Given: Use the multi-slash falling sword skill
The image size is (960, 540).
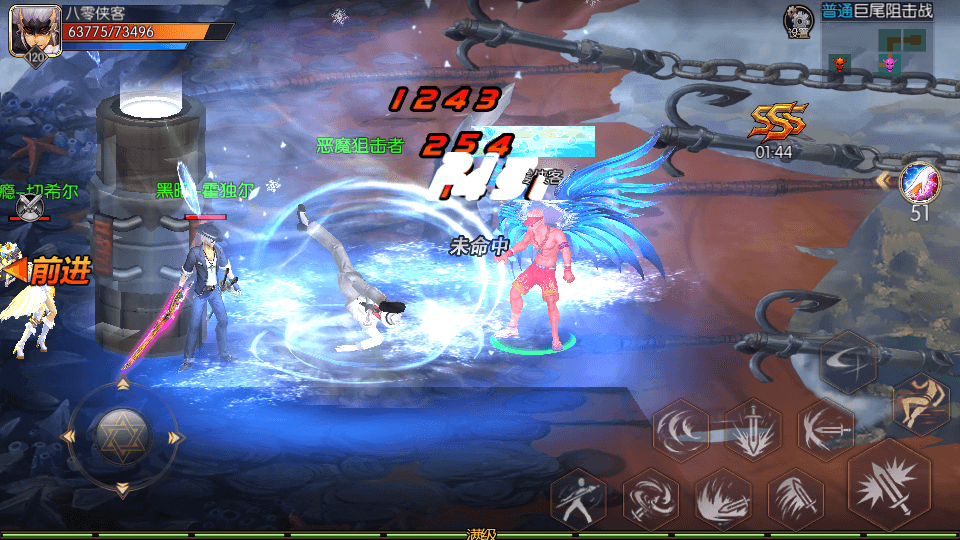Looking at the screenshot, I should click(796, 497).
